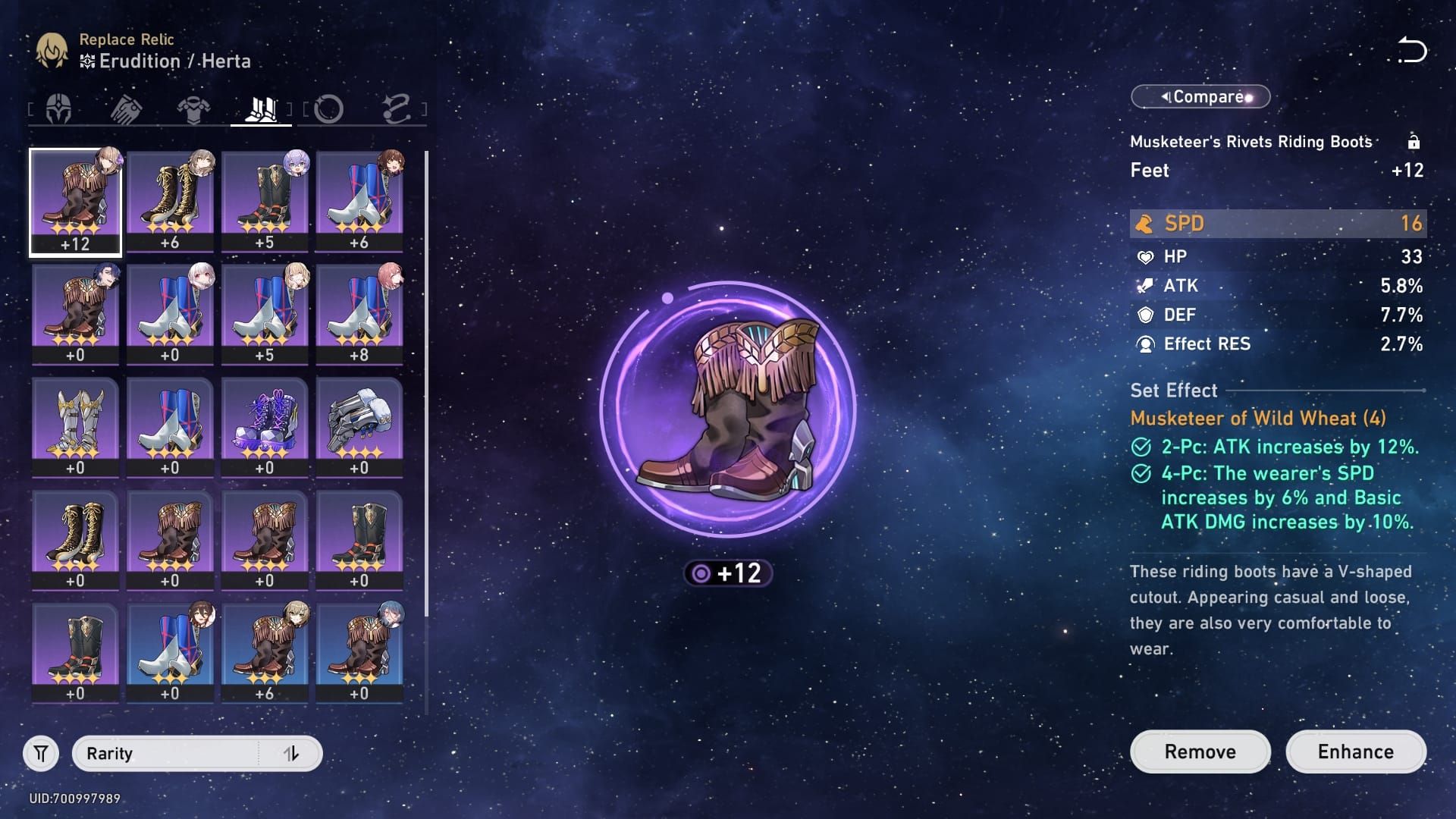1456x819 pixels.
Task: Toggle the Compare view
Action: 1200,96
